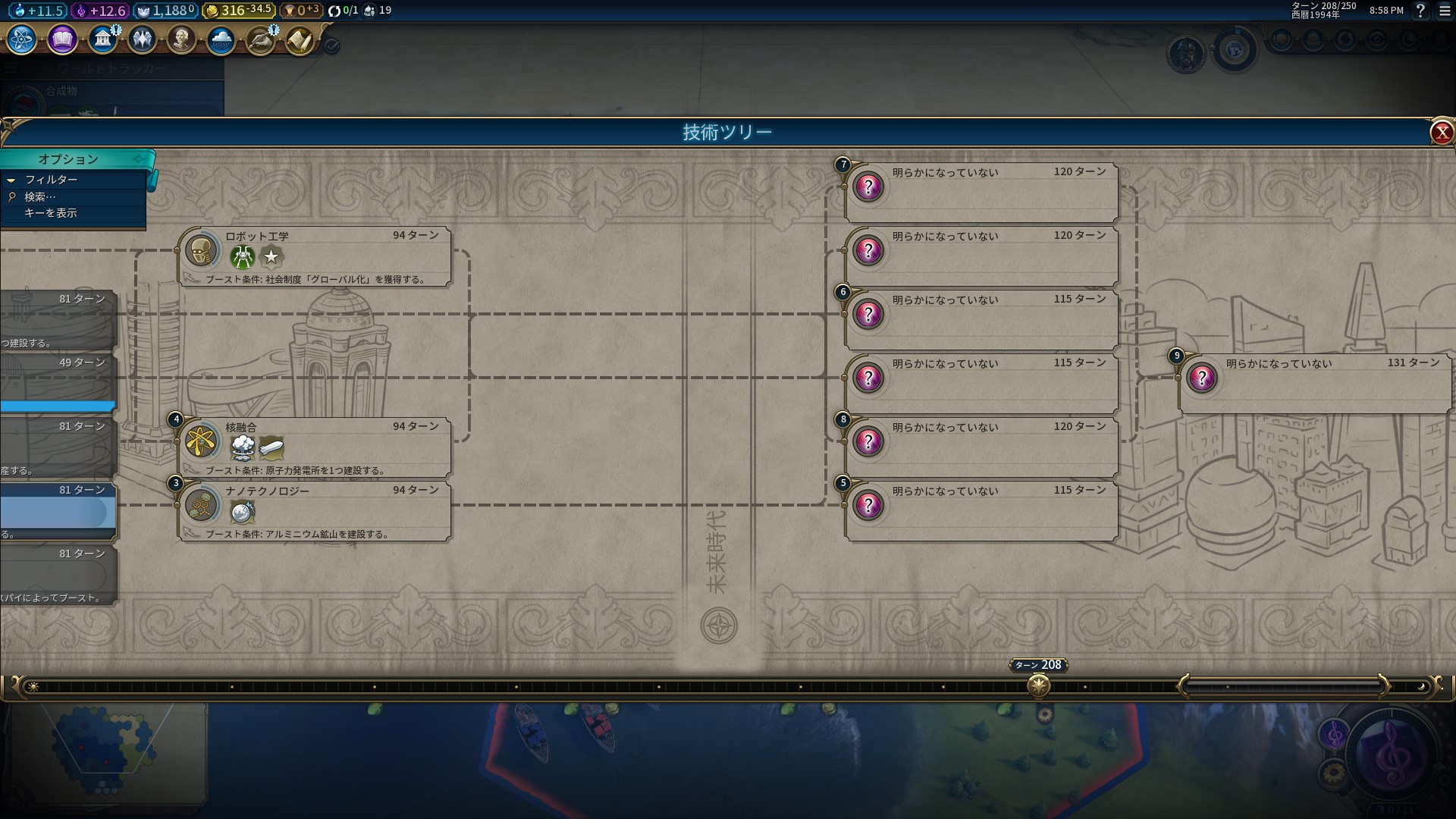The height and width of the screenshot is (819, 1456).
Task: Open the science atom research button
Action: point(21,39)
